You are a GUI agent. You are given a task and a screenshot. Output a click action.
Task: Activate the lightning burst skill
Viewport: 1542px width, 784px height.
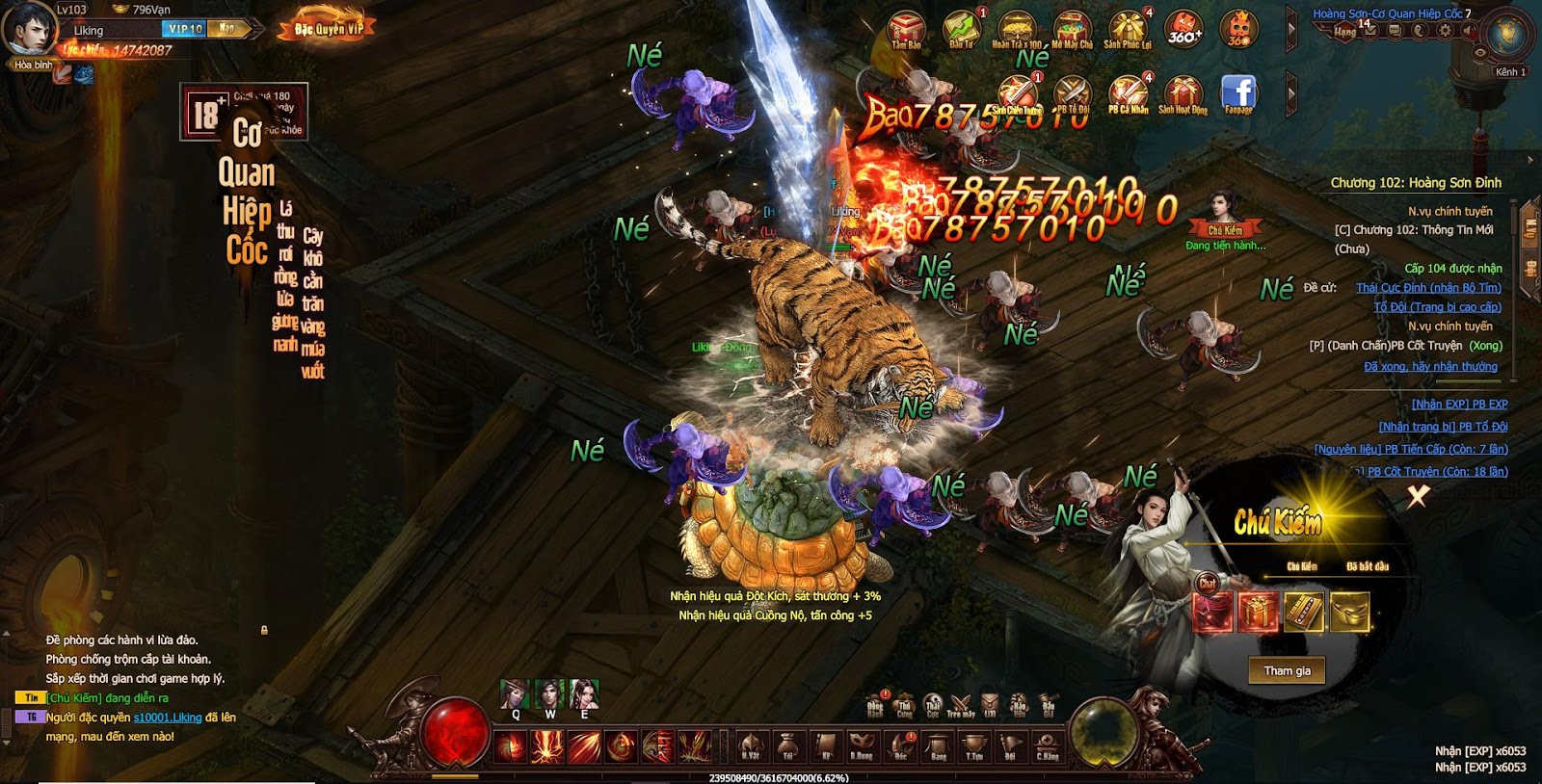coord(547,746)
